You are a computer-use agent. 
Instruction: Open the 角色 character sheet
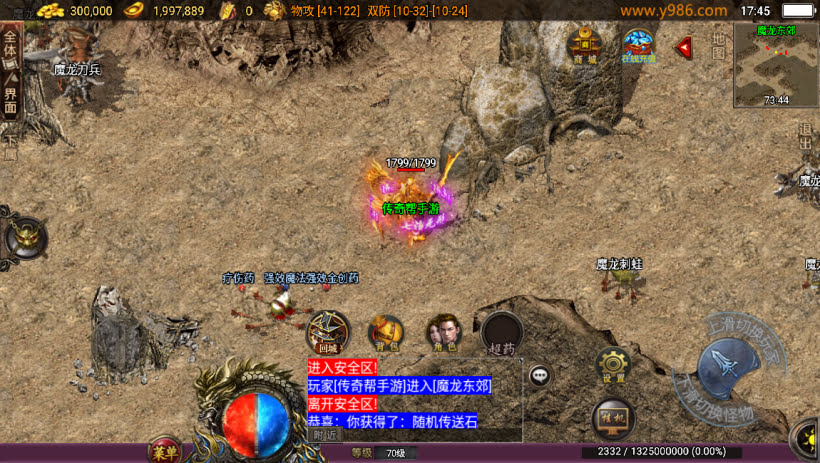click(x=443, y=333)
